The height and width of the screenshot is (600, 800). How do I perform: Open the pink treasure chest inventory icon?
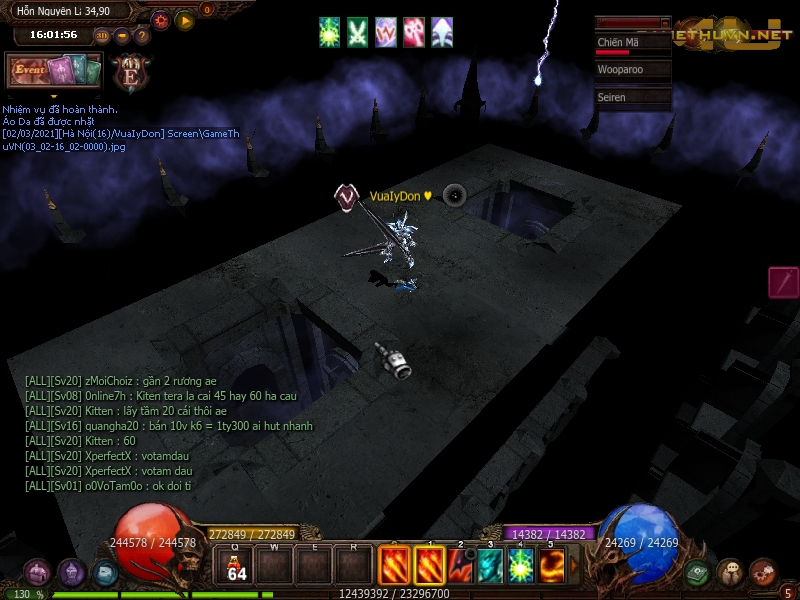tap(37, 573)
